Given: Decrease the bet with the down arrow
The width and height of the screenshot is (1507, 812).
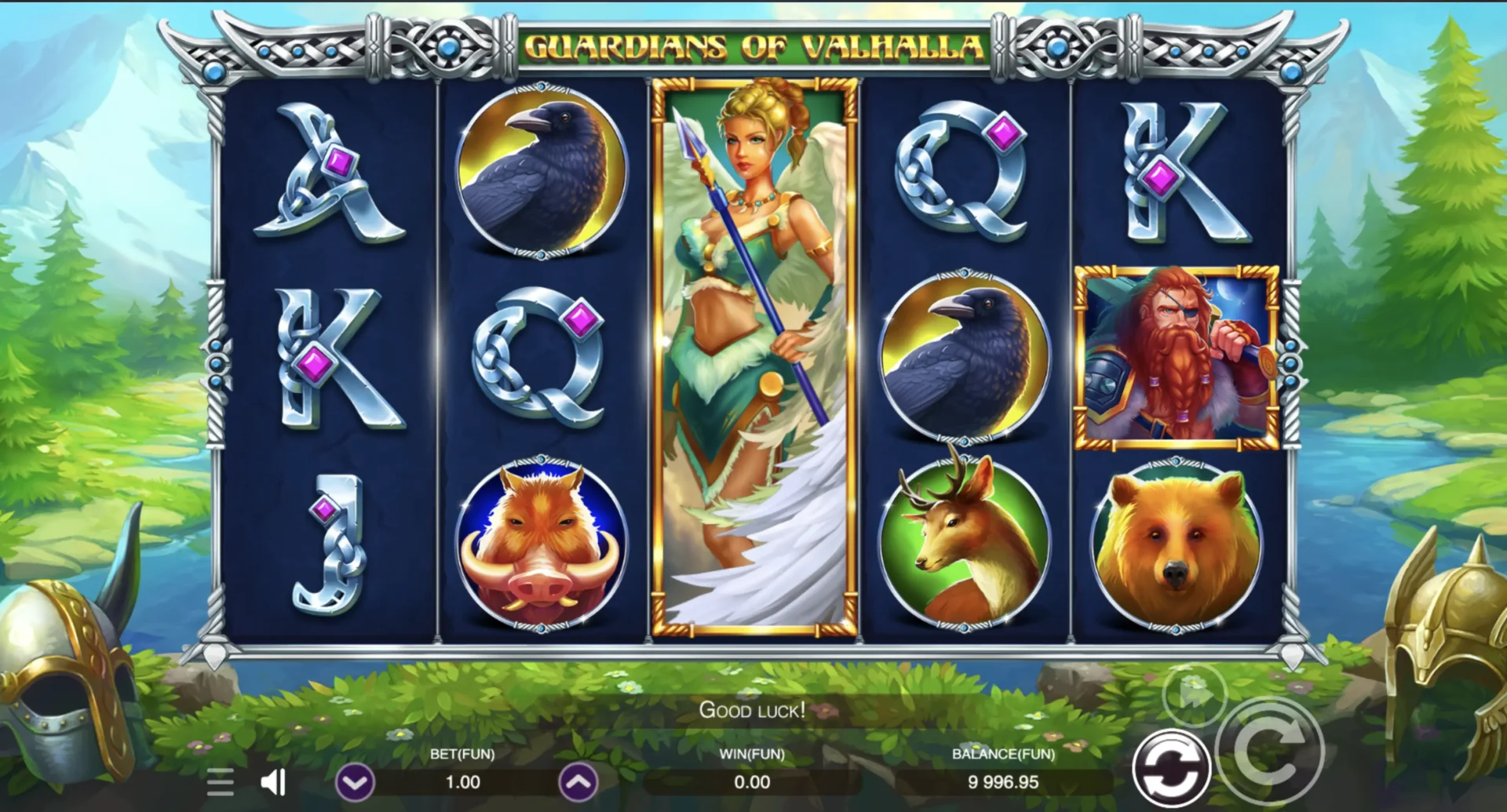Looking at the screenshot, I should coord(355,782).
